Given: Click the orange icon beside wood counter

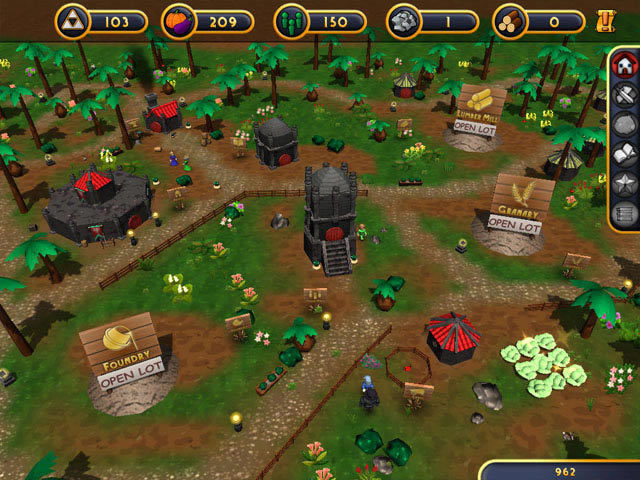Looking at the screenshot, I should coord(603,20).
